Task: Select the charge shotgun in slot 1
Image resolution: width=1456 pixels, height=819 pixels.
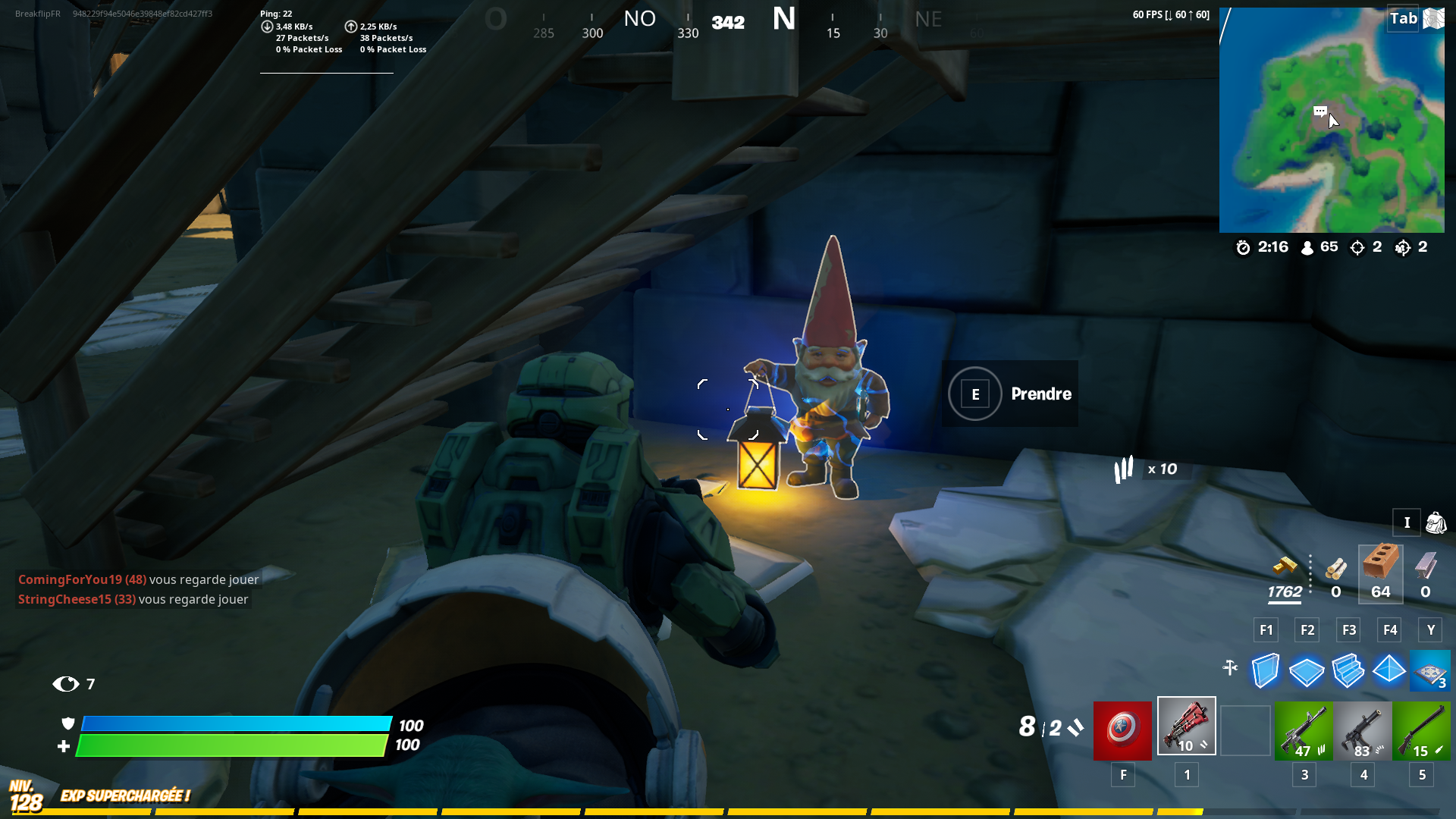Action: pyautogui.click(x=1185, y=726)
